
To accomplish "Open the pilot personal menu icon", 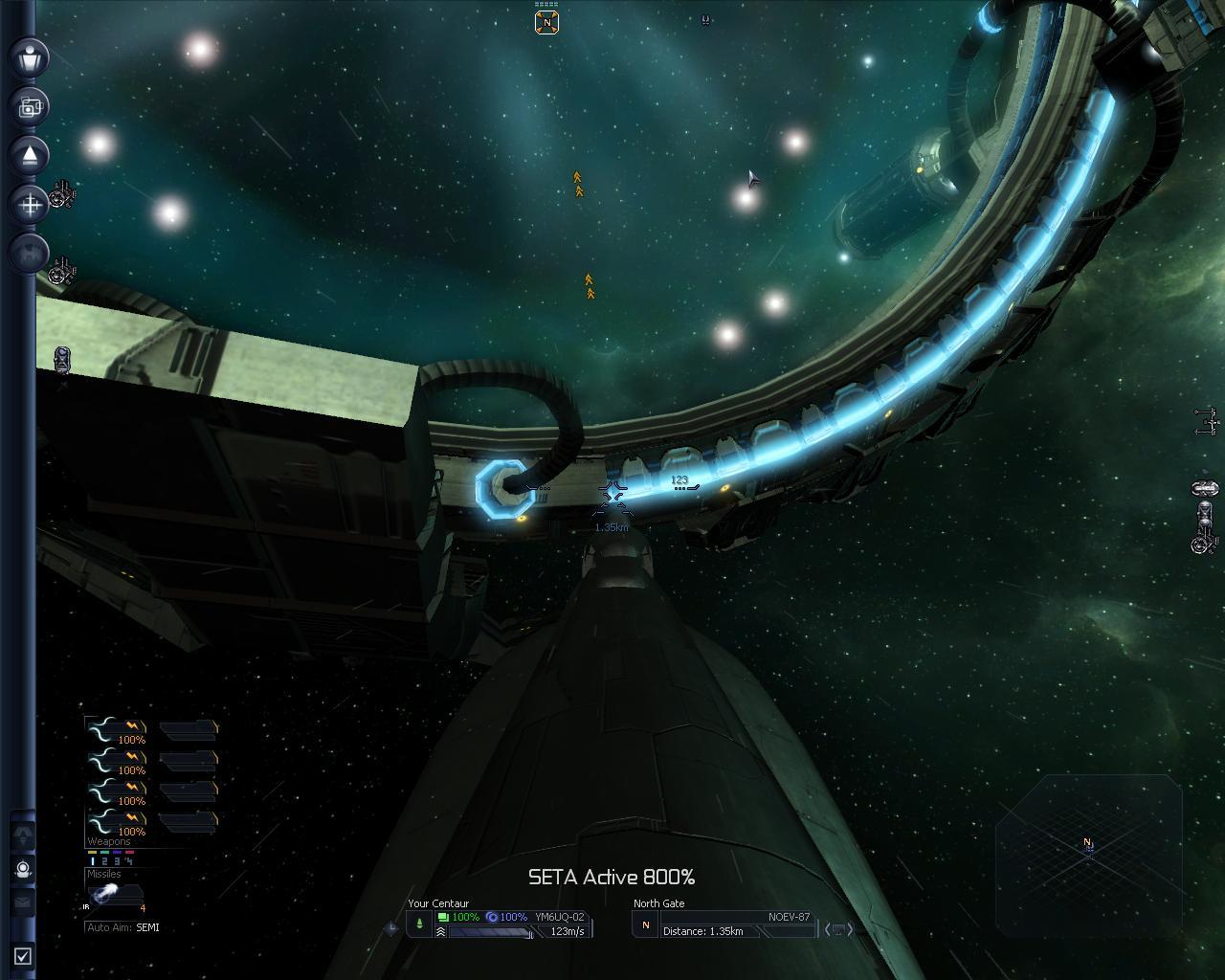I will coord(30,56).
